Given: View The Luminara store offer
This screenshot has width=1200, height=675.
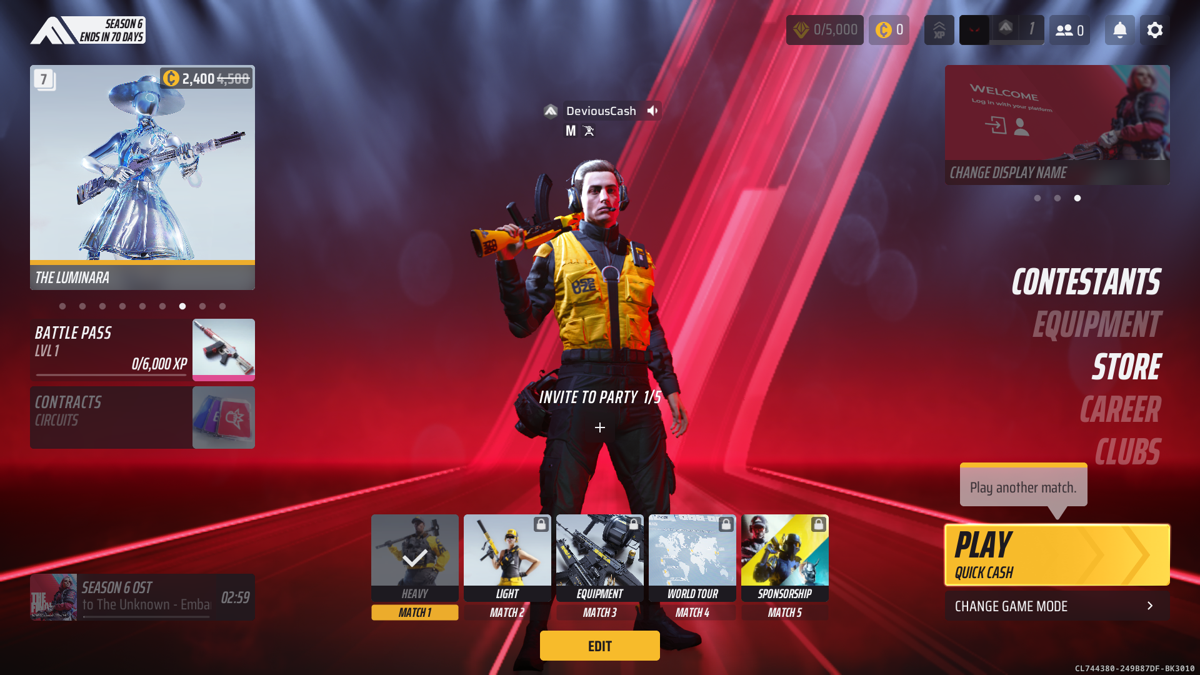Looking at the screenshot, I should (142, 177).
